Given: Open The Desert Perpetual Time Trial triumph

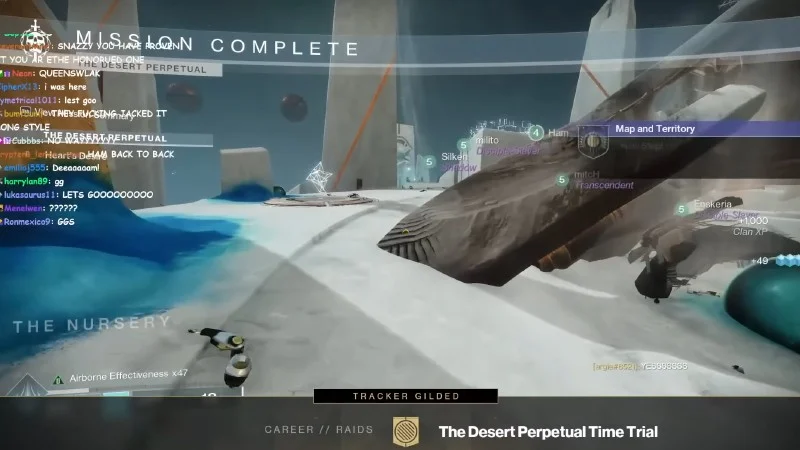Looking at the screenshot, I should tap(547, 431).
